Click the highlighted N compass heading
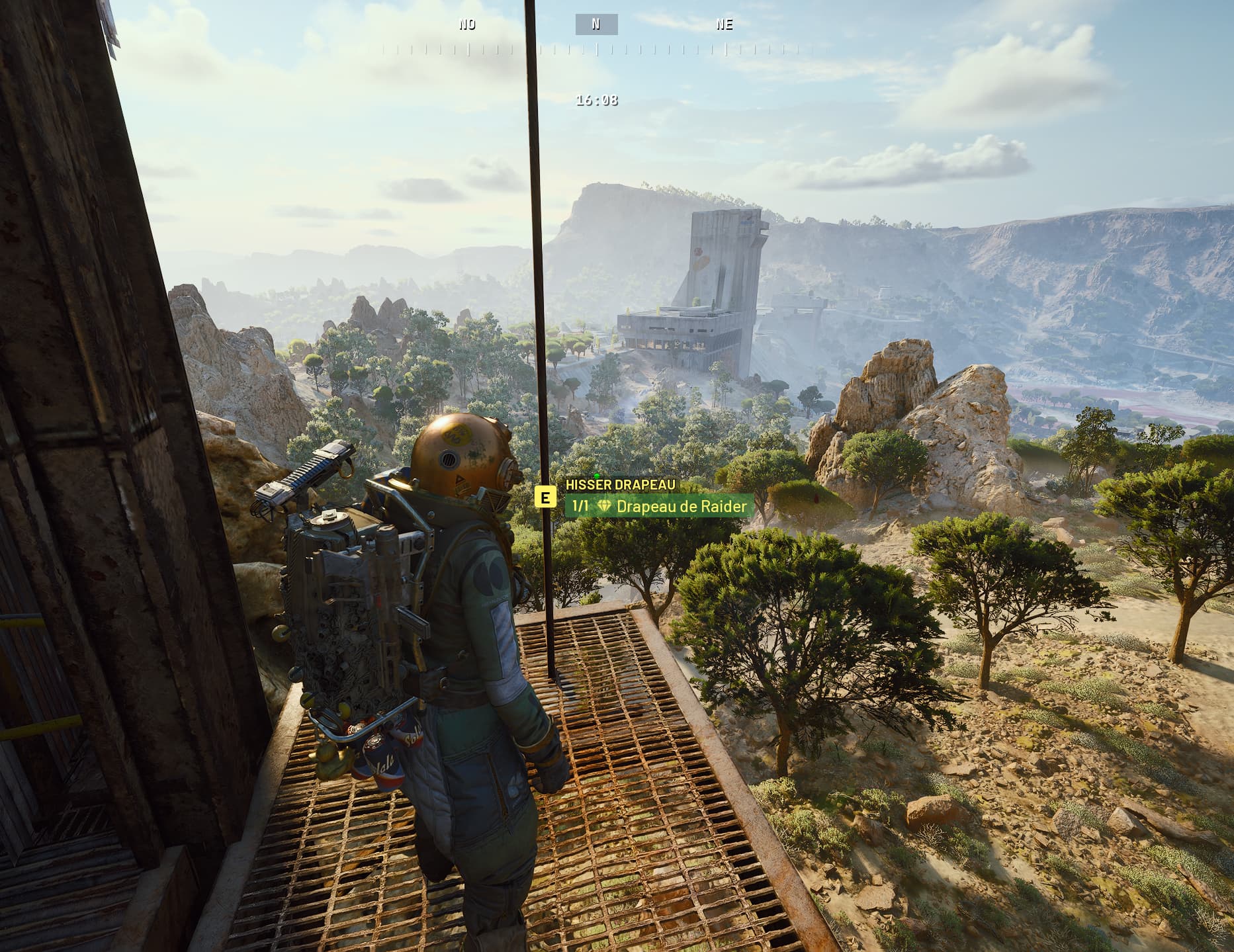The width and height of the screenshot is (1234, 952). tap(596, 24)
